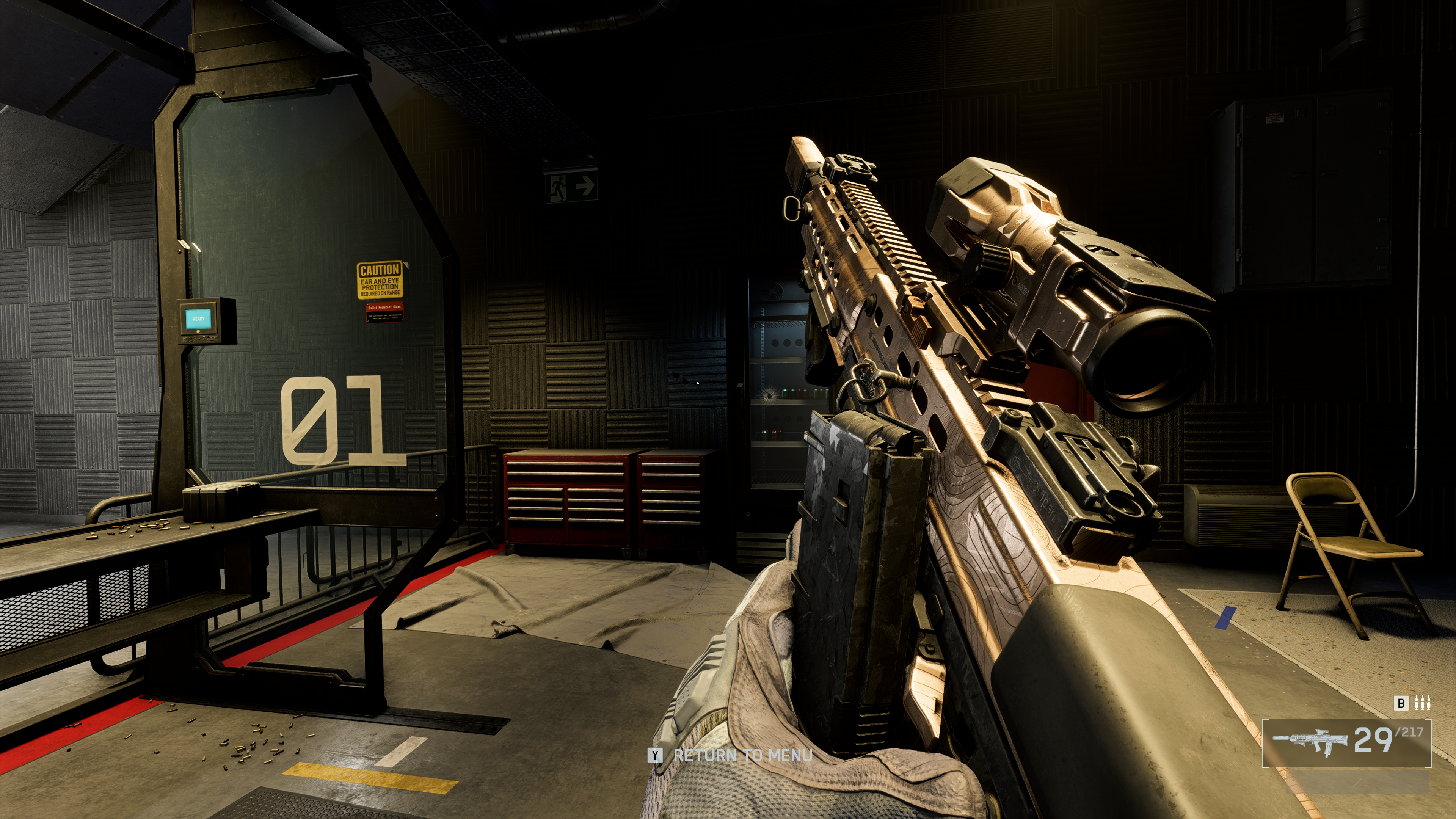
Task: Select the Return to Menu option
Action: tap(742, 755)
